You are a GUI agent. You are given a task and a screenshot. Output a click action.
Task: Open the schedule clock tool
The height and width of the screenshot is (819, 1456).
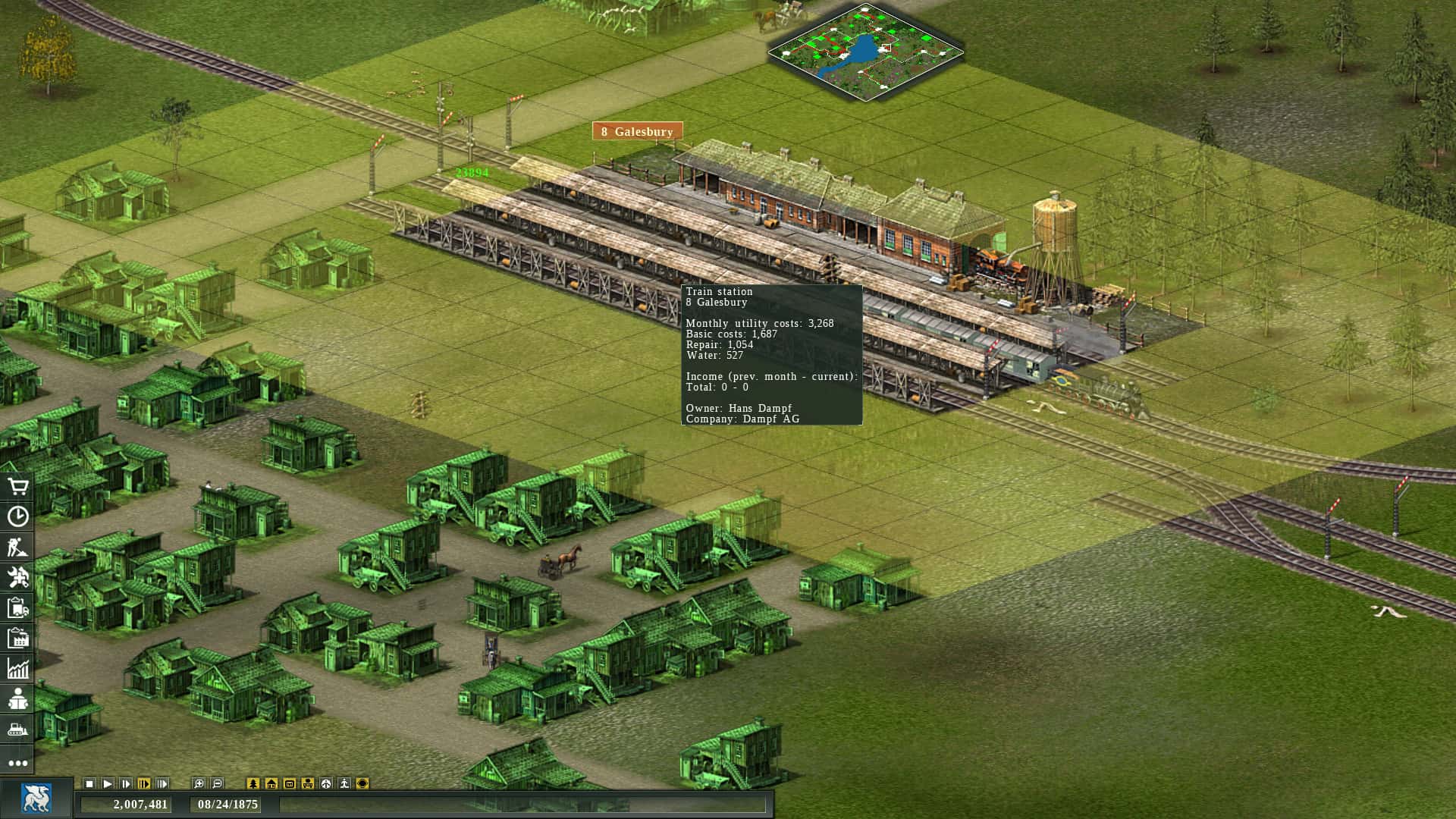point(18,516)
